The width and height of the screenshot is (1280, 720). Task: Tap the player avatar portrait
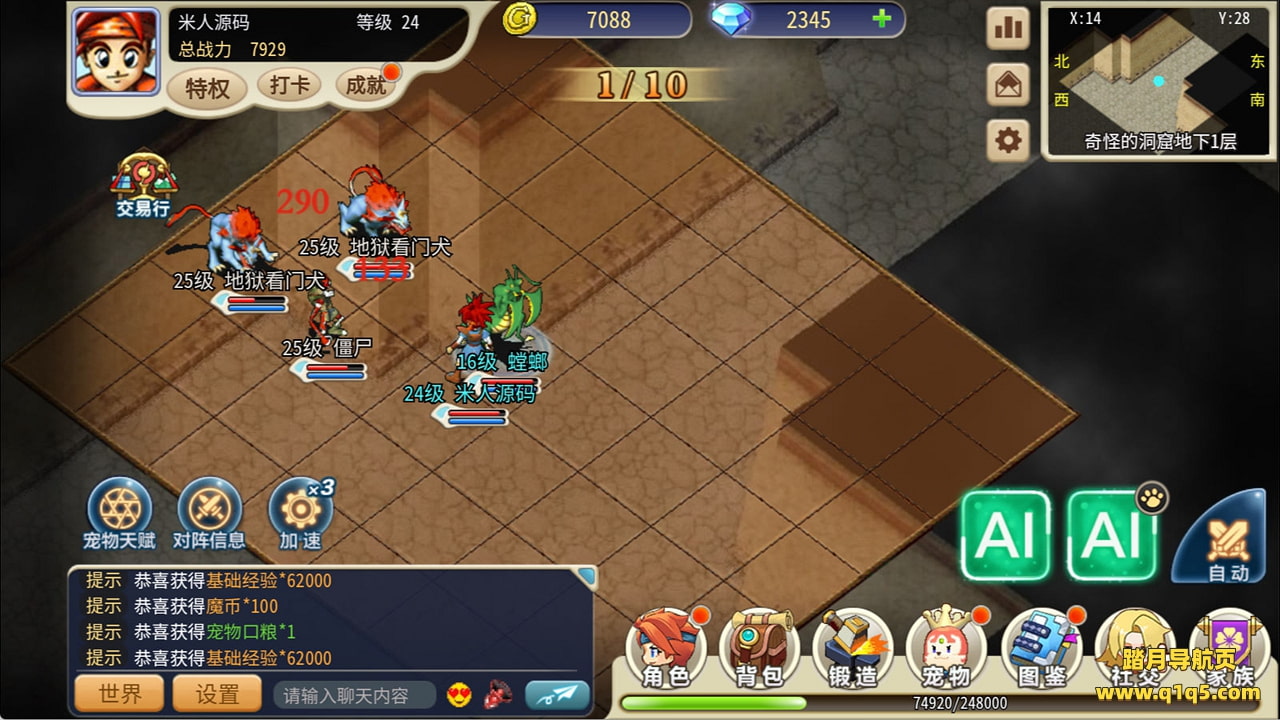[116, 50]
